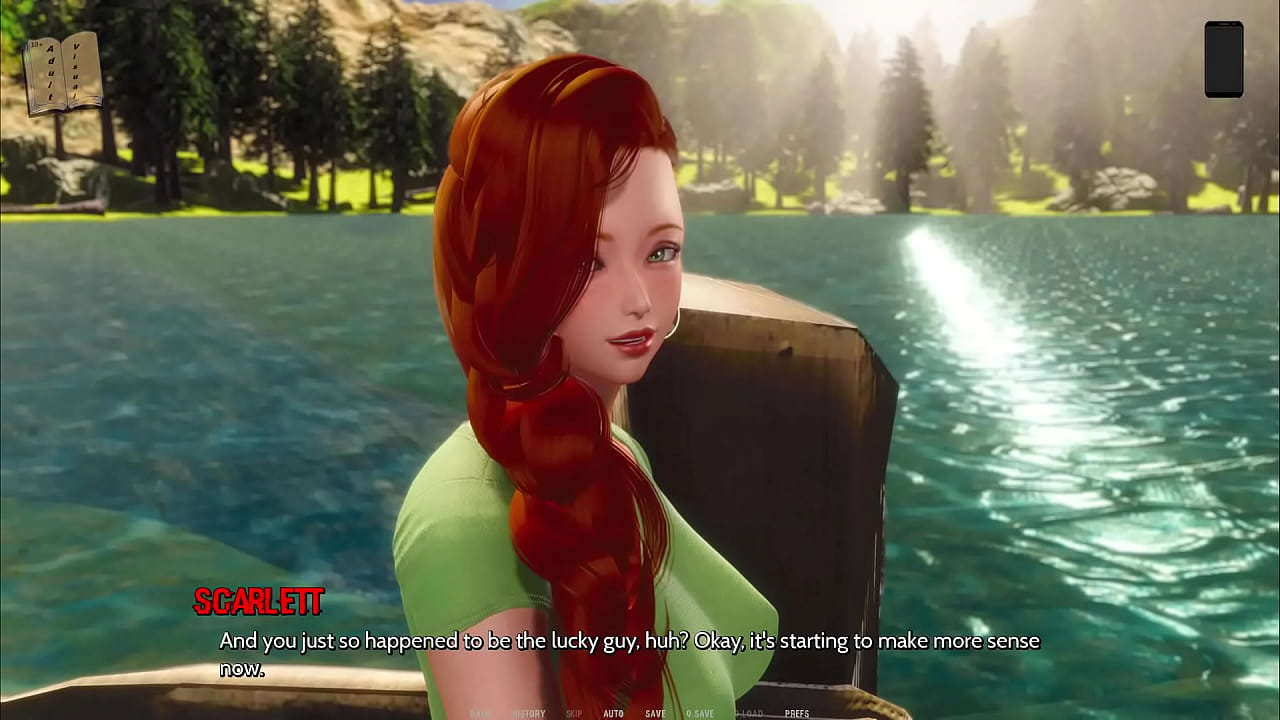Open the Save game screen
This screenshot has width=1280, height=720.
pyautogui.click(x=655, y=714)
